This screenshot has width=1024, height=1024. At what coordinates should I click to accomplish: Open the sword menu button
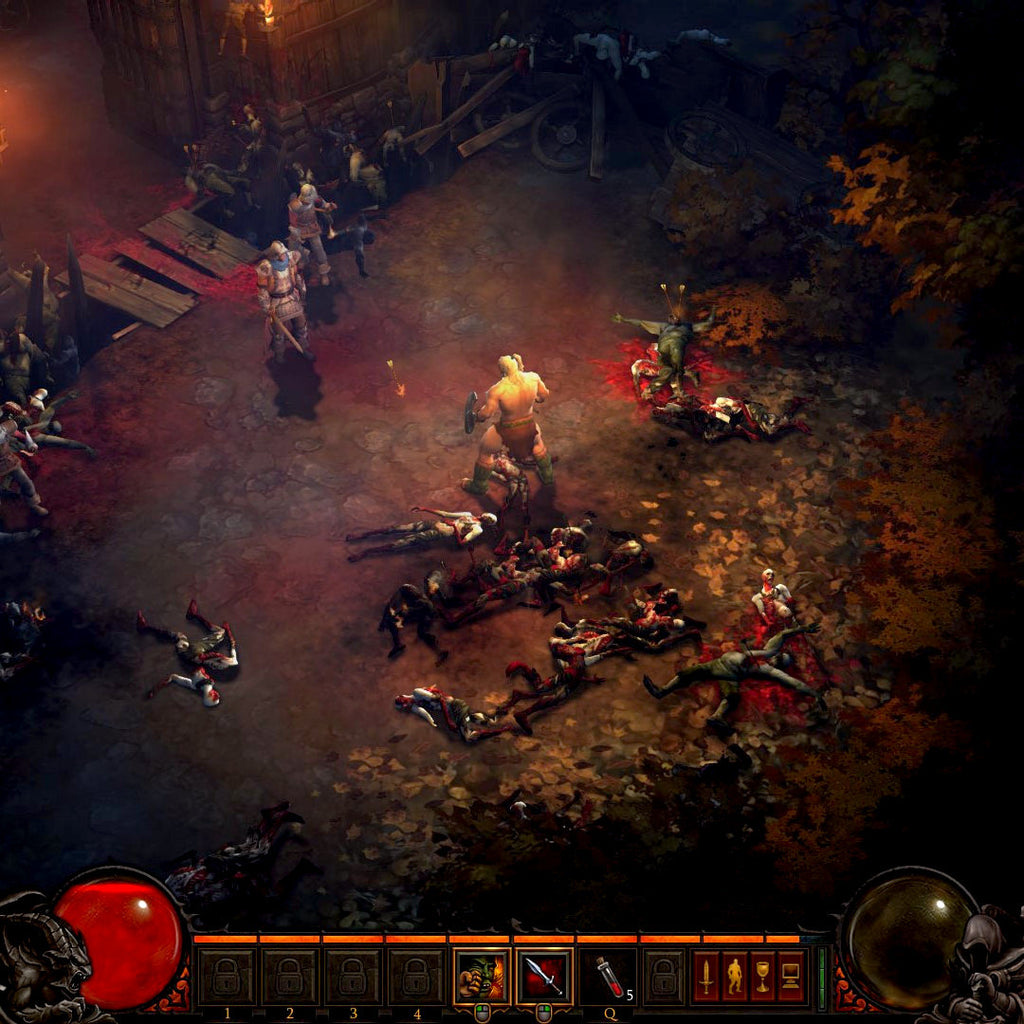(706, 977)
